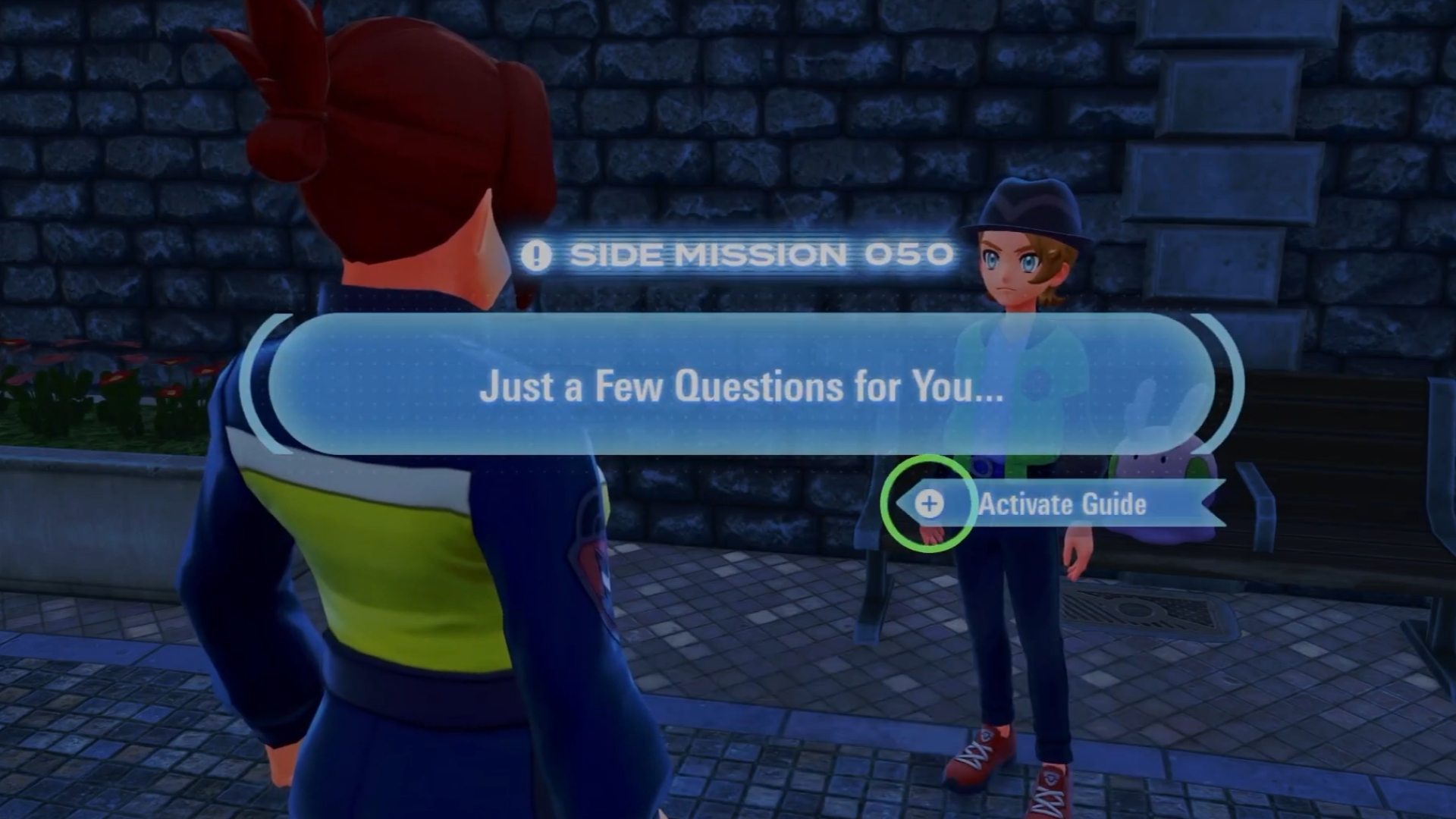Viewport: 1456px width, 819px height.
Task: Select the watch on the boy's wrist
Action: [981, 466]
